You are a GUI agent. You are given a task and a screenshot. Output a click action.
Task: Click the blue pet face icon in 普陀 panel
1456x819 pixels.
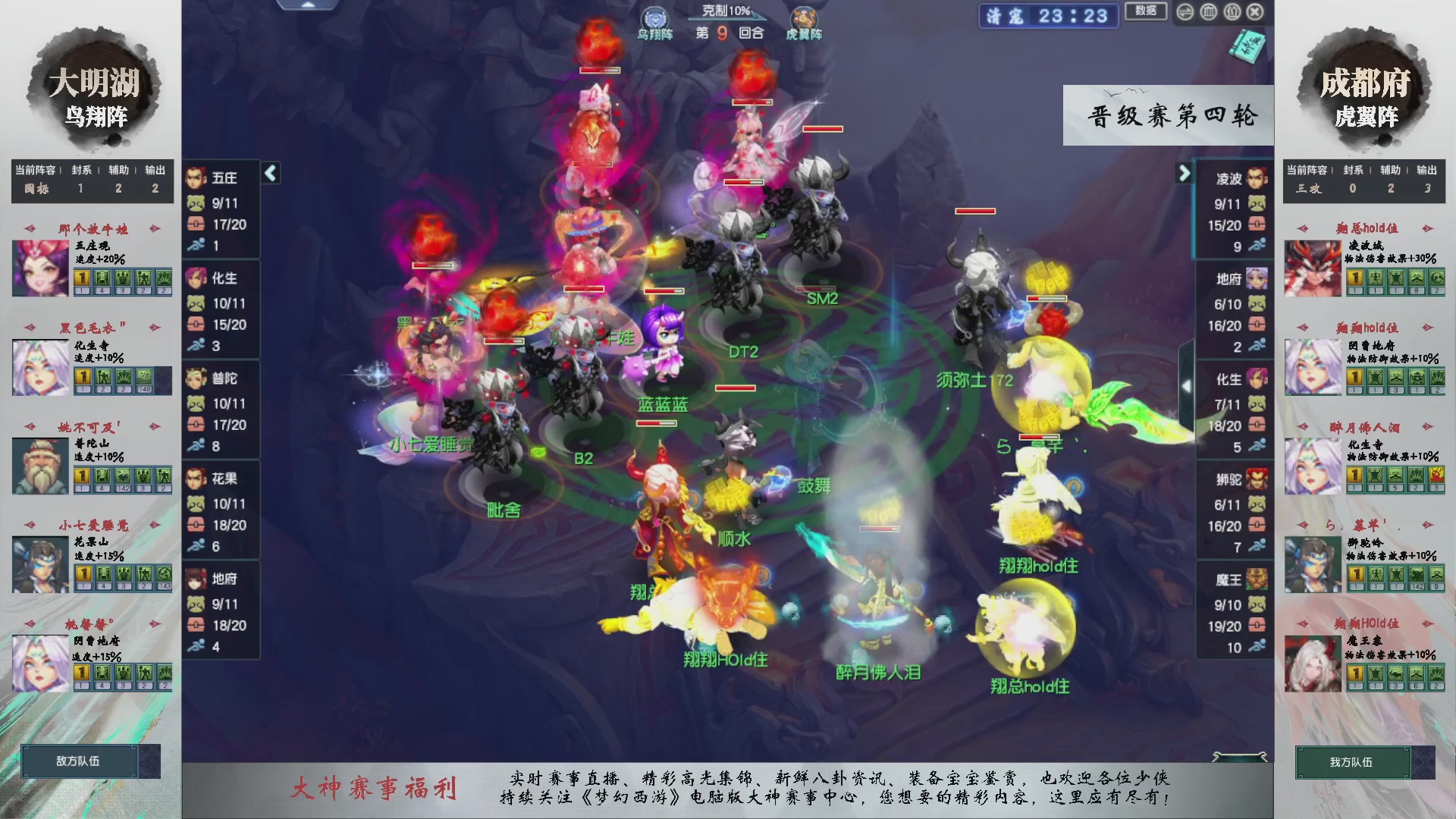pyautogui.click(x=196, y=402)
